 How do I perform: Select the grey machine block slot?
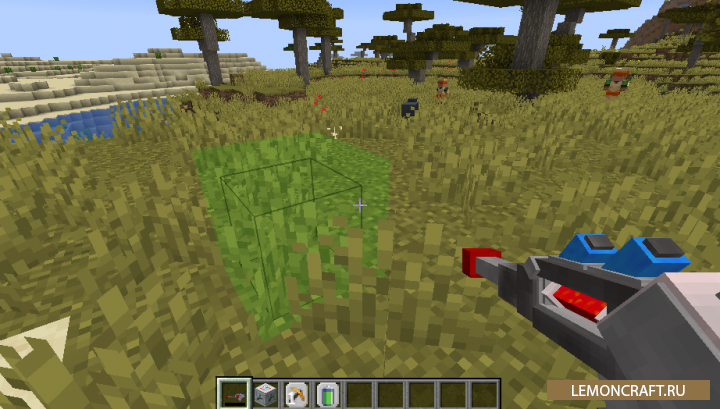[x=265, y=393]
